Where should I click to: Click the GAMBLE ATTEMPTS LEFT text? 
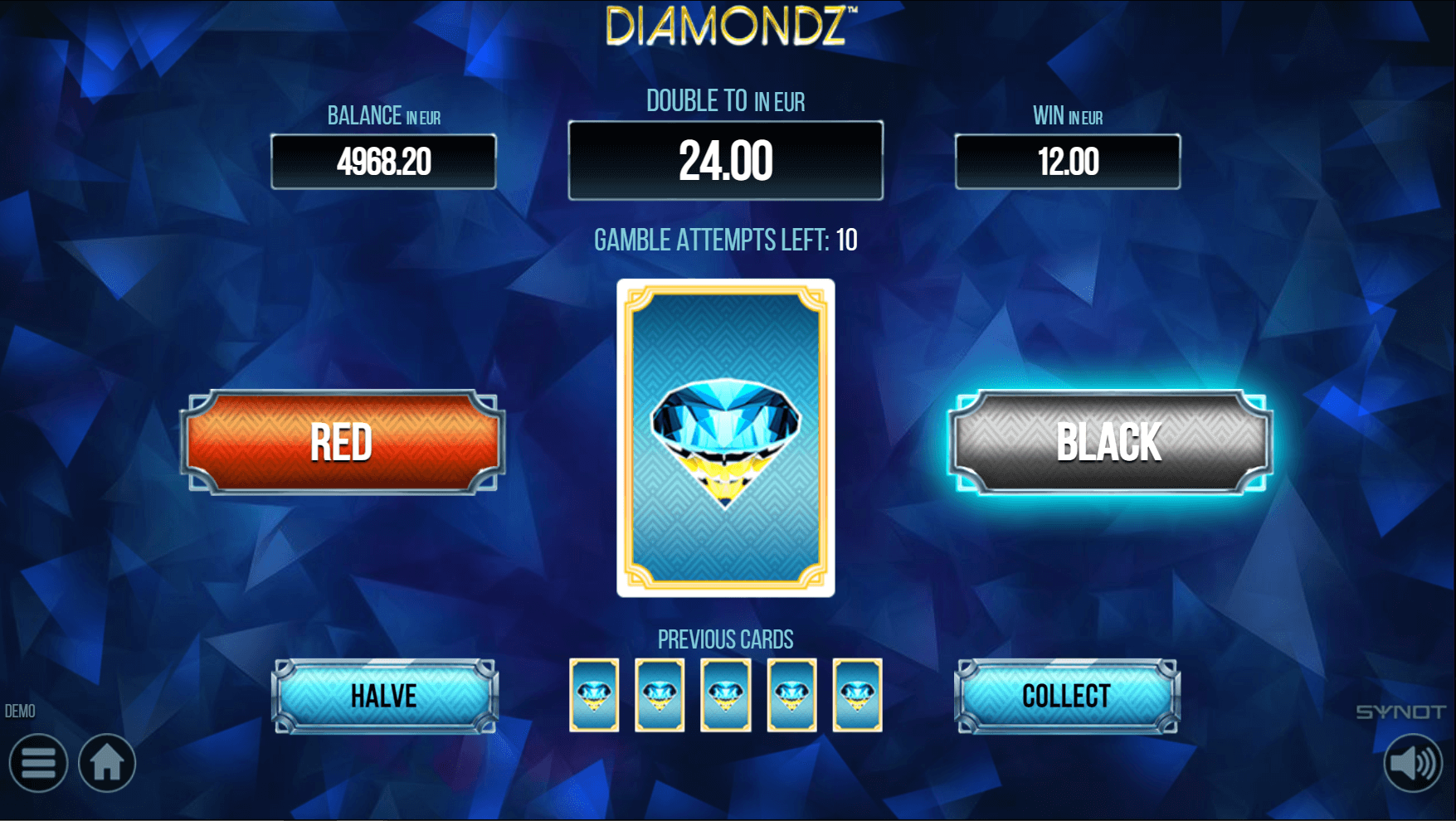click(x=725, y=240)
